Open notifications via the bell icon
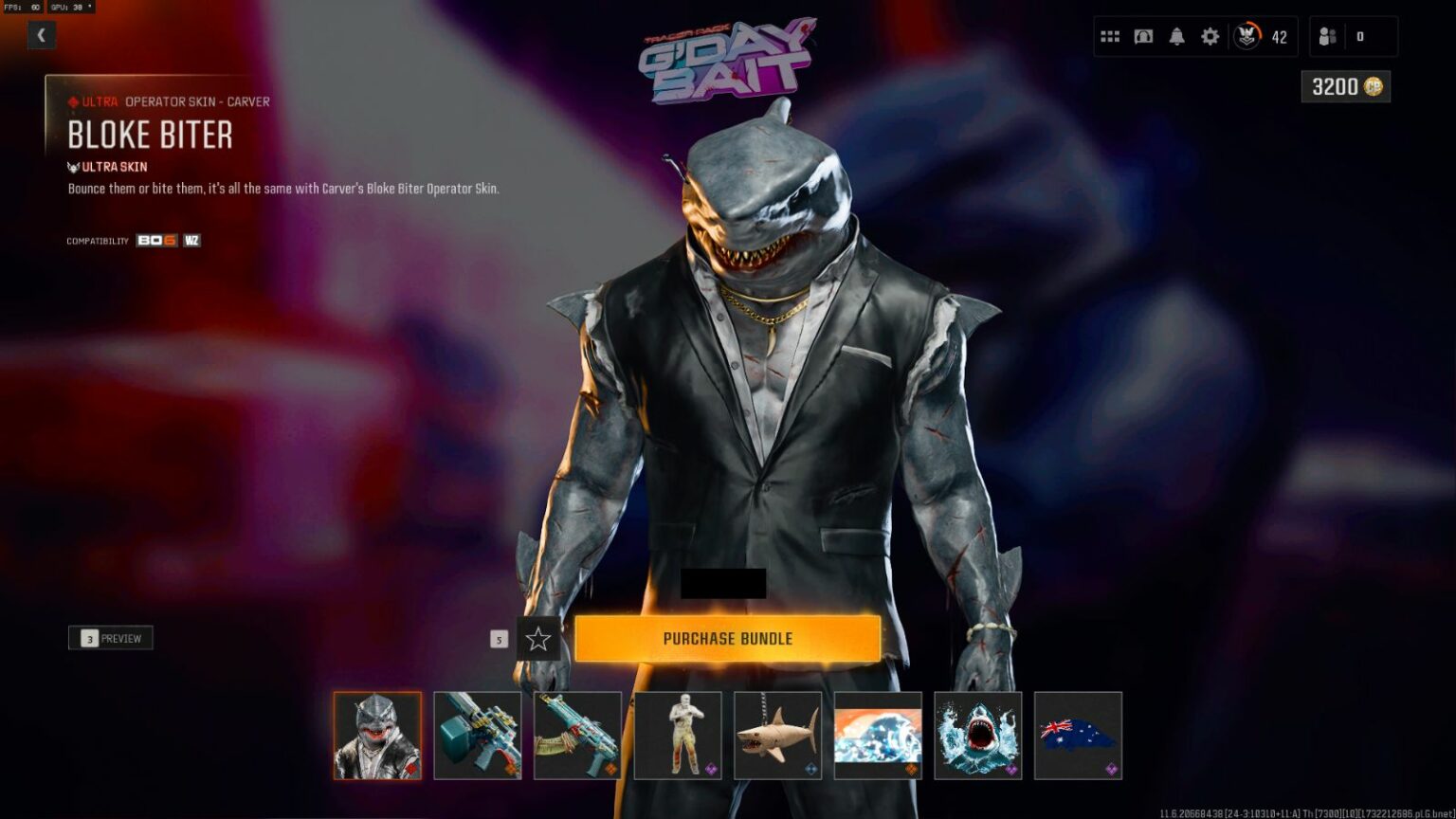This screenshot has height=819, width=1456. pos(1175,35)
